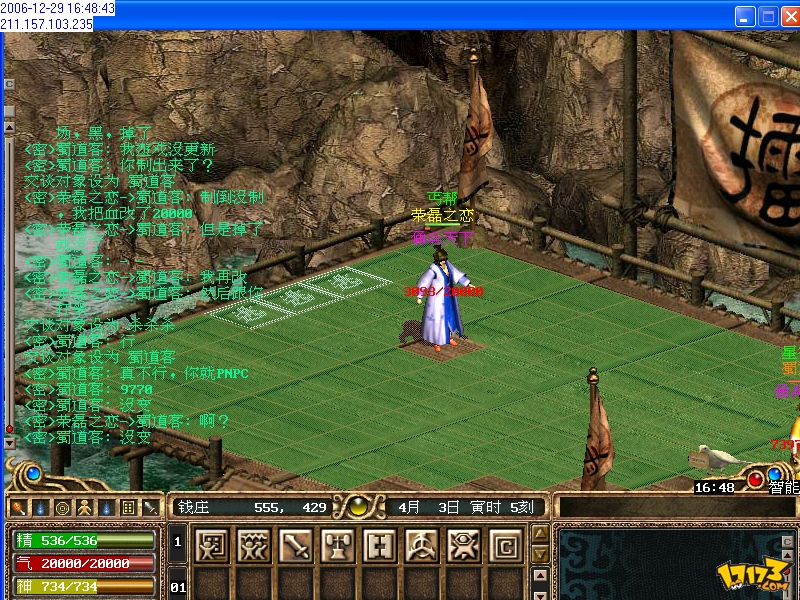Click the square C skill slot
The height and width of the screenshot is (600, 800).
click(505, 545)
